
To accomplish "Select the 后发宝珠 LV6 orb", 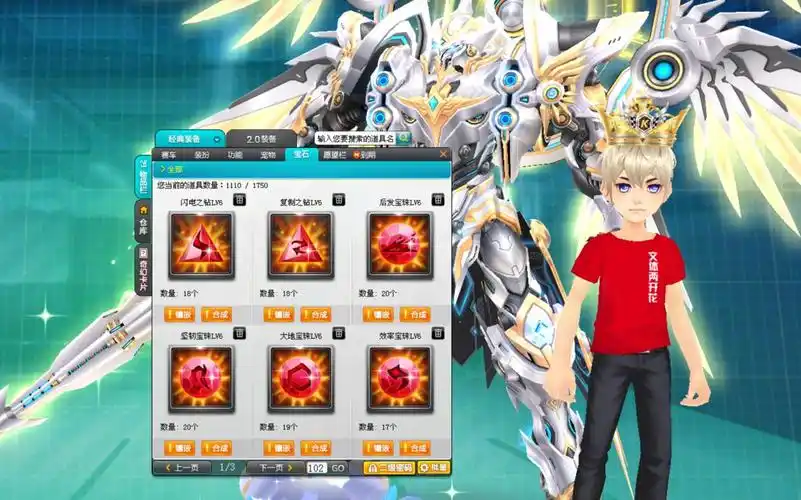I will click(399, 245).
